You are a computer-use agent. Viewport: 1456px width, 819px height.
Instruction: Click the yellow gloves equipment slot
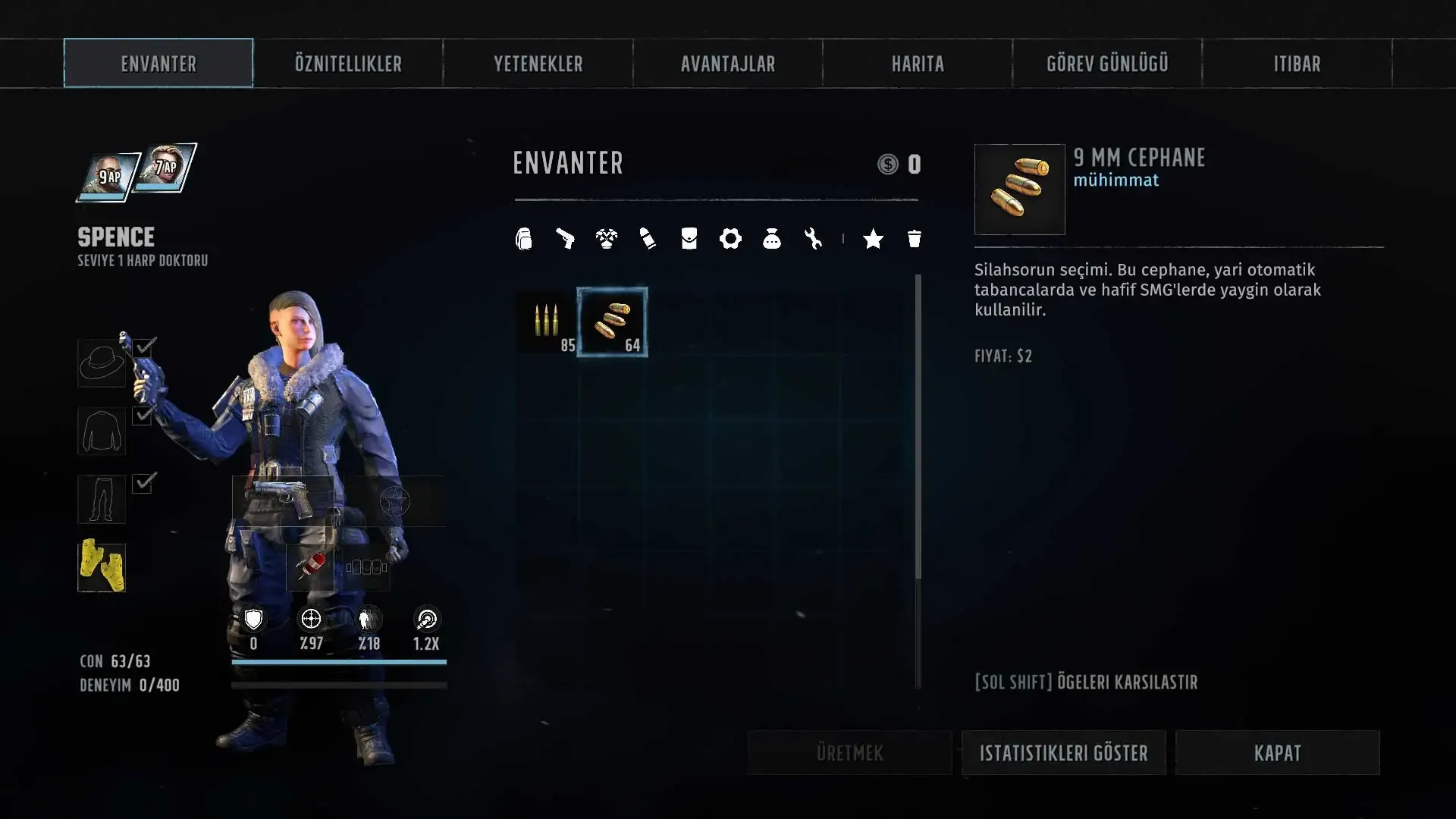(102, 566)
